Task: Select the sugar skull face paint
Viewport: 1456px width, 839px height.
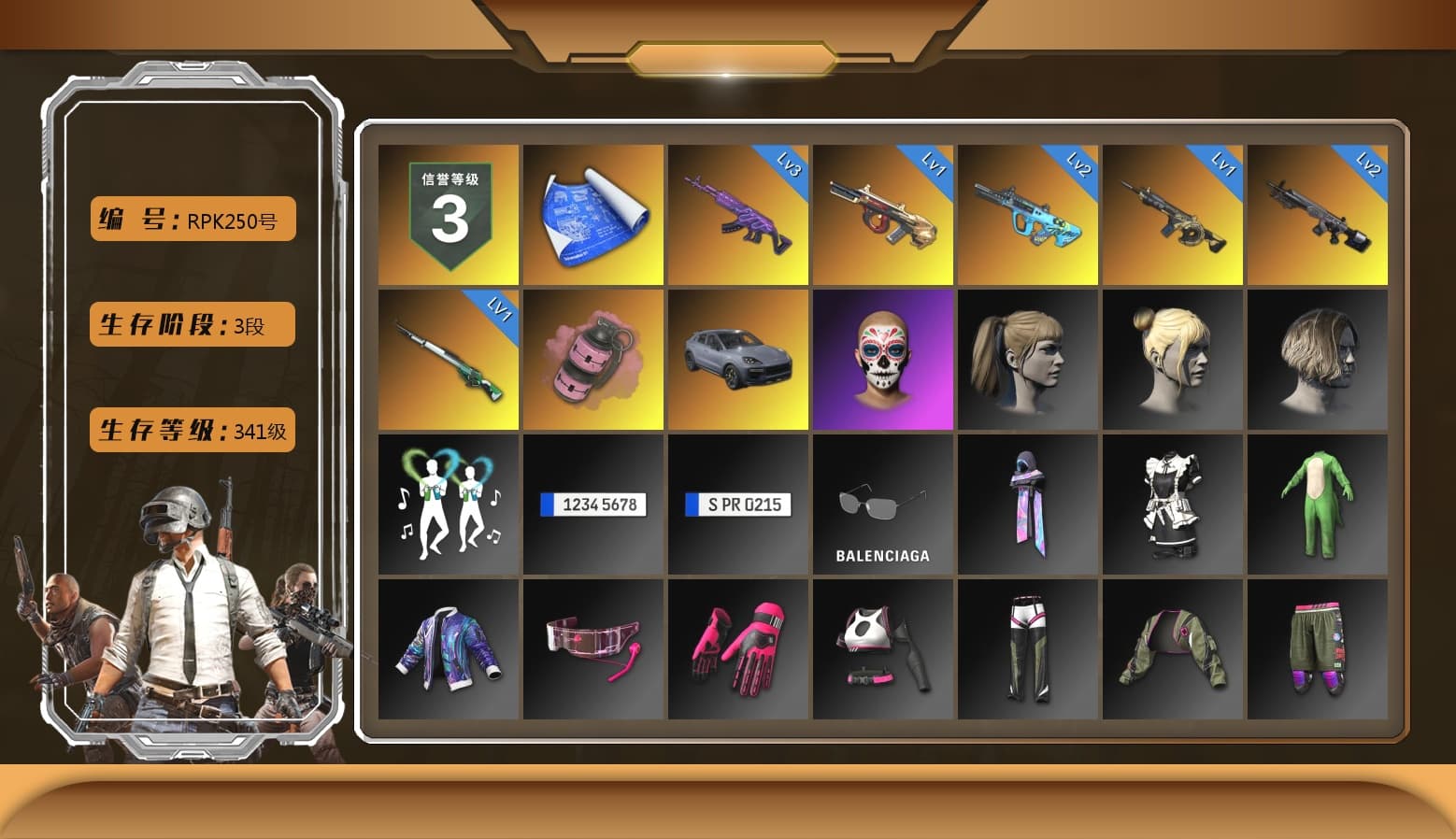Action: [x=883, y=358]
